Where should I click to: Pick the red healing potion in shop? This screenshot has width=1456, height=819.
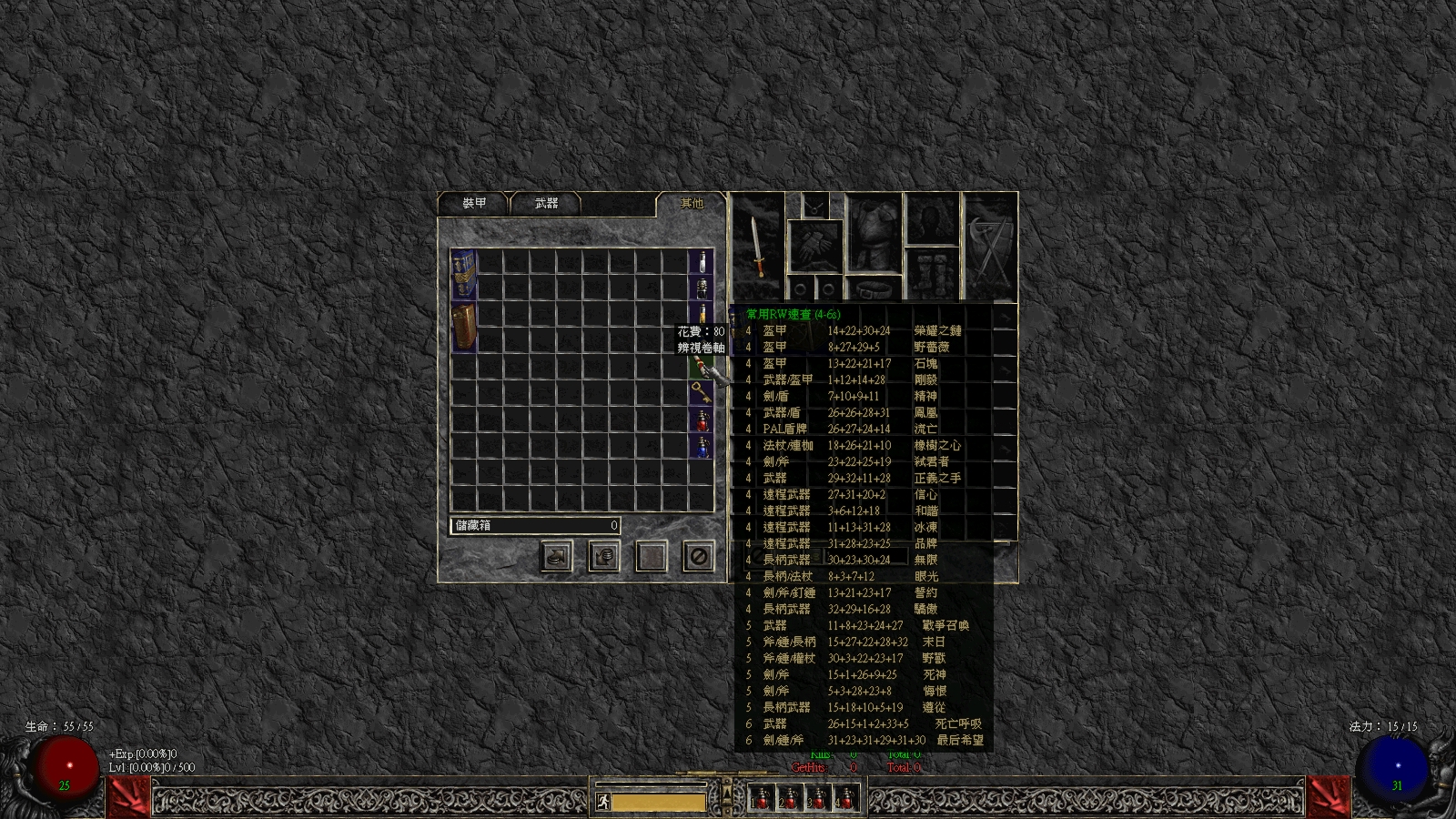(702, 420)
